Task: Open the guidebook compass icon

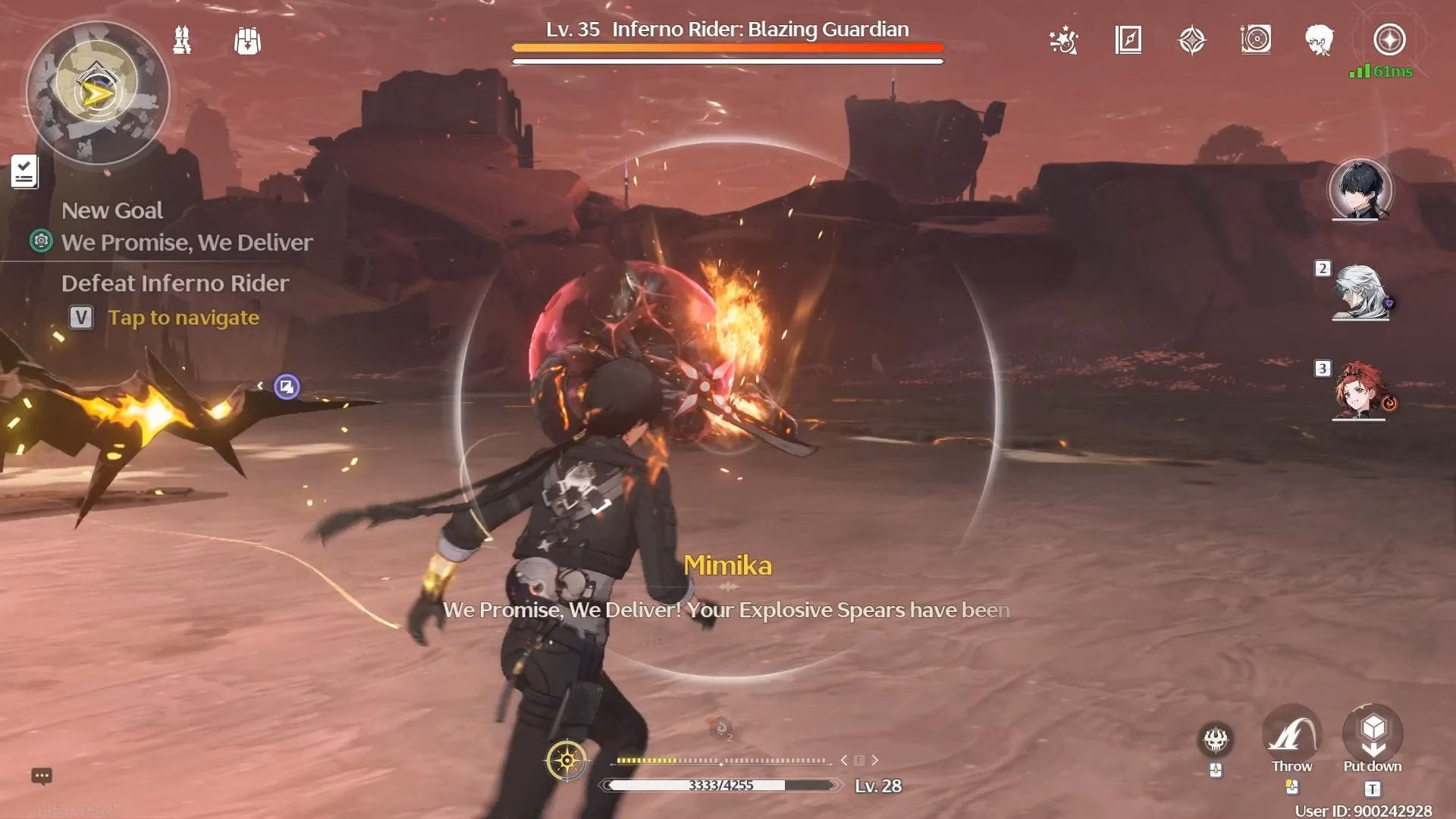Action: pyautogui.click(x=1128, y=40)
